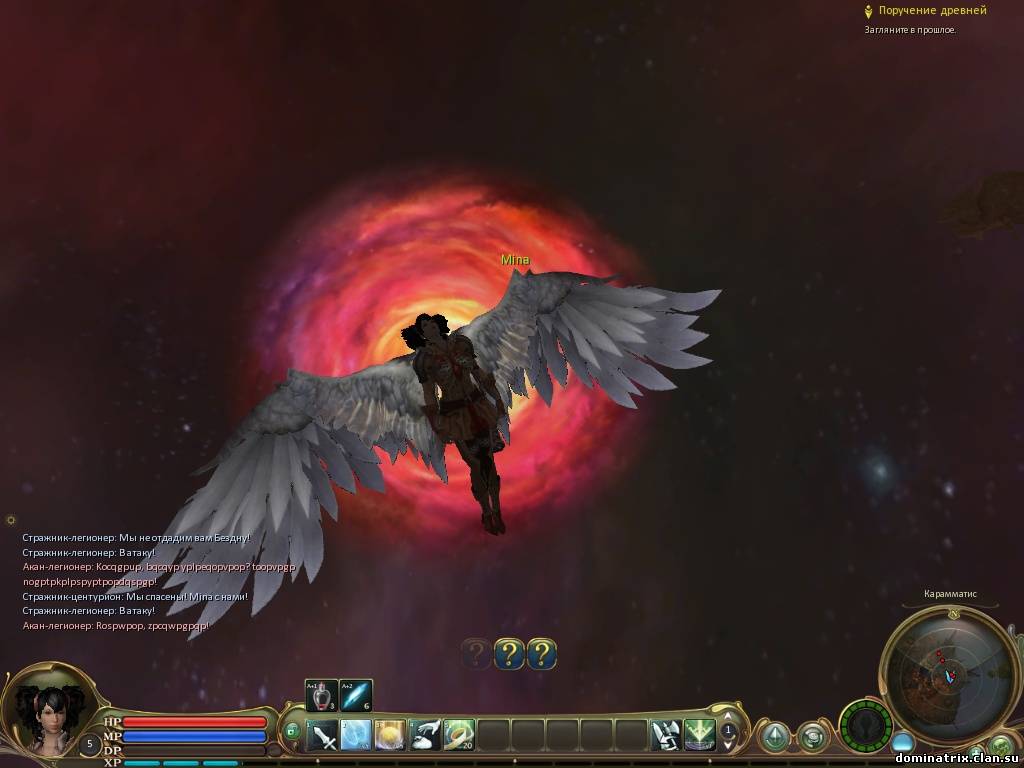The height and width of the screenshot is (768, 1024).
Task: Open the round swirl menu button
Action: [812, 738]
